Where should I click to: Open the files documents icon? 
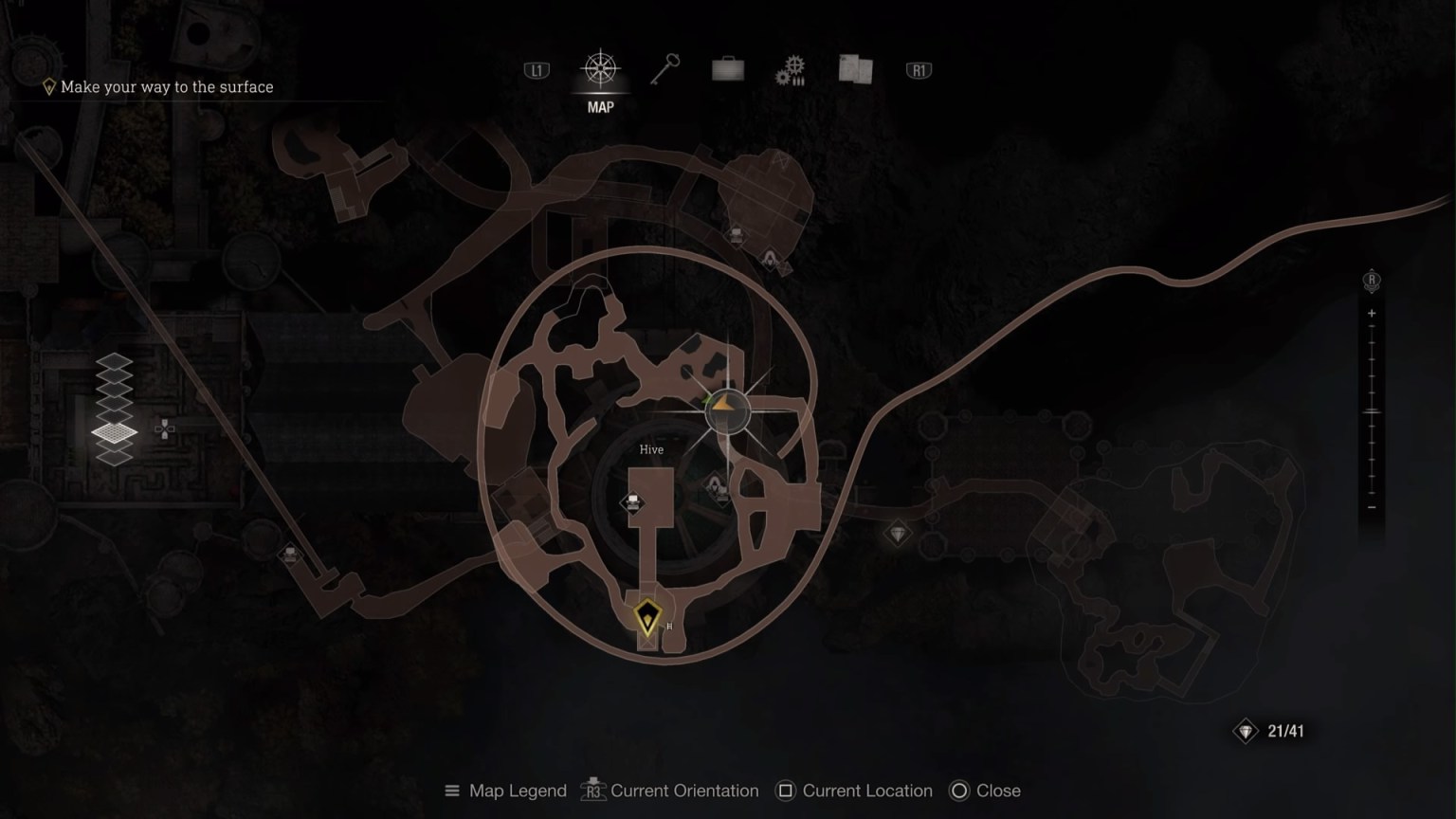854,68
